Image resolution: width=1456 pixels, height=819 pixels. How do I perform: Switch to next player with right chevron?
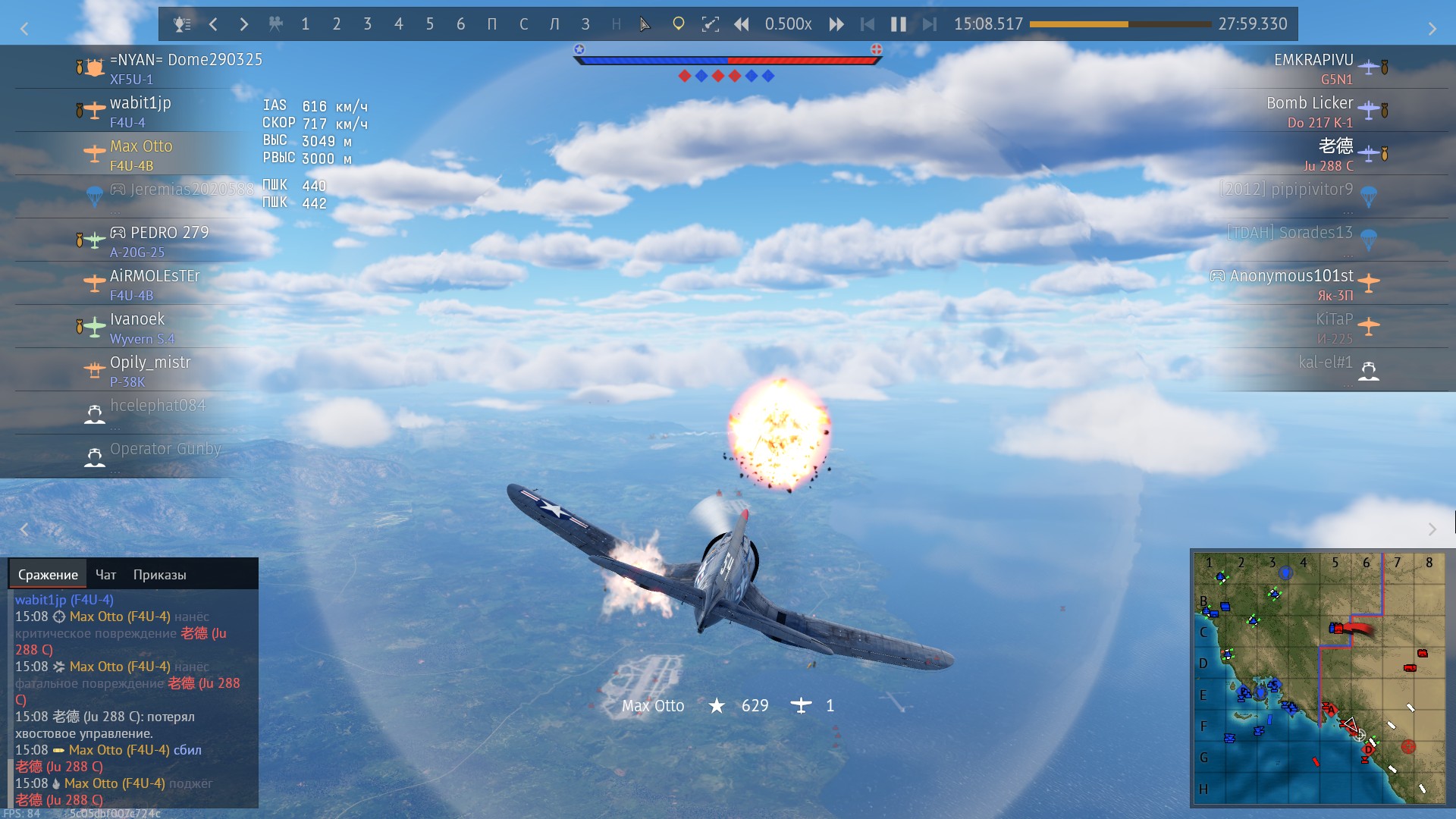click(x=243, y=24)
